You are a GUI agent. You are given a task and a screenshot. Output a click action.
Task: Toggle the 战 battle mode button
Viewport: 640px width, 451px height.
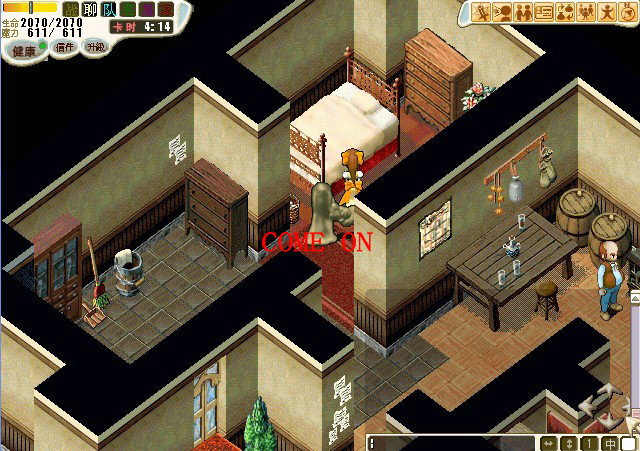point(71,9)
